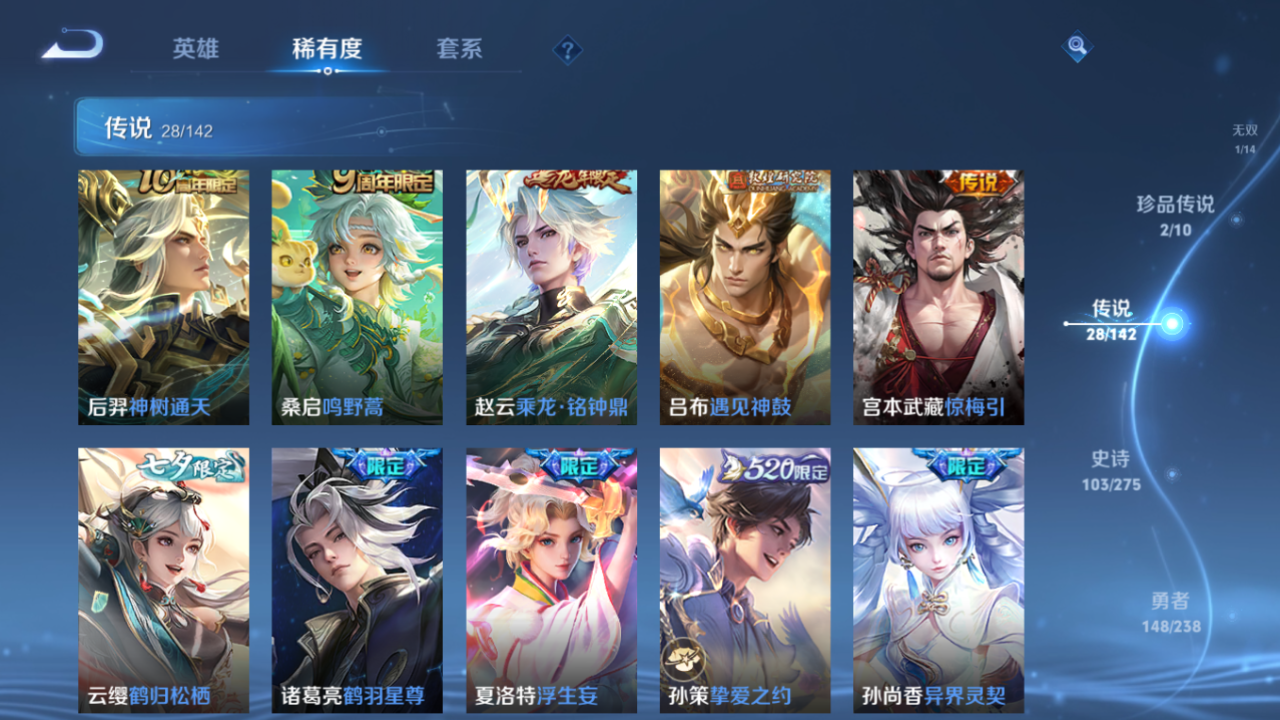Select the 珍品传说 rarity category

[1177, 215]
